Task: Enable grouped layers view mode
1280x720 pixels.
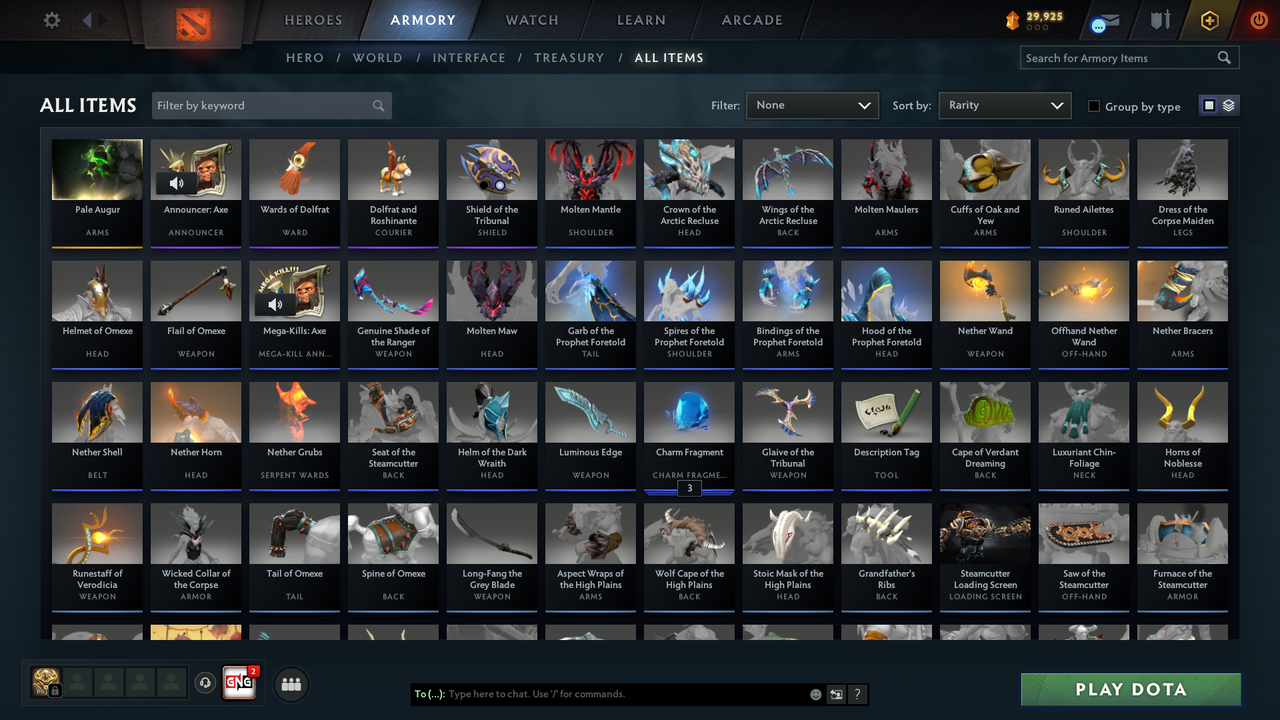Action: (1230, 105)
